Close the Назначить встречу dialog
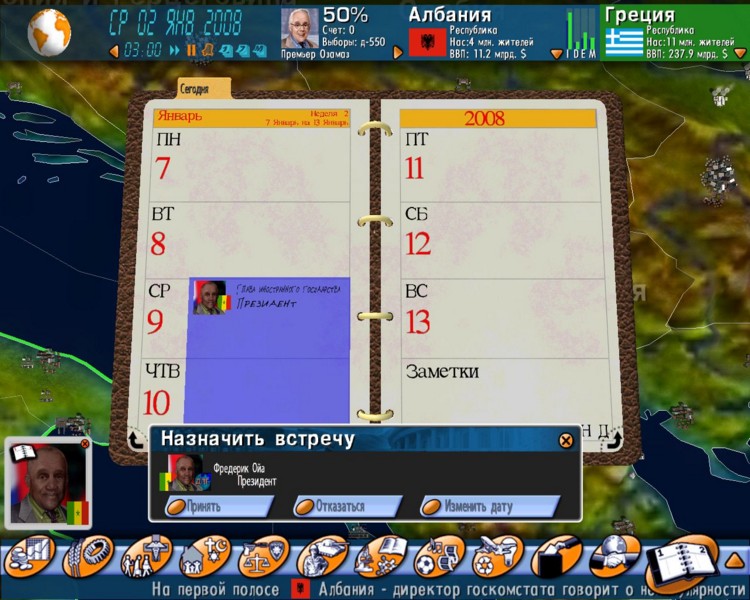 coord(566,440)
